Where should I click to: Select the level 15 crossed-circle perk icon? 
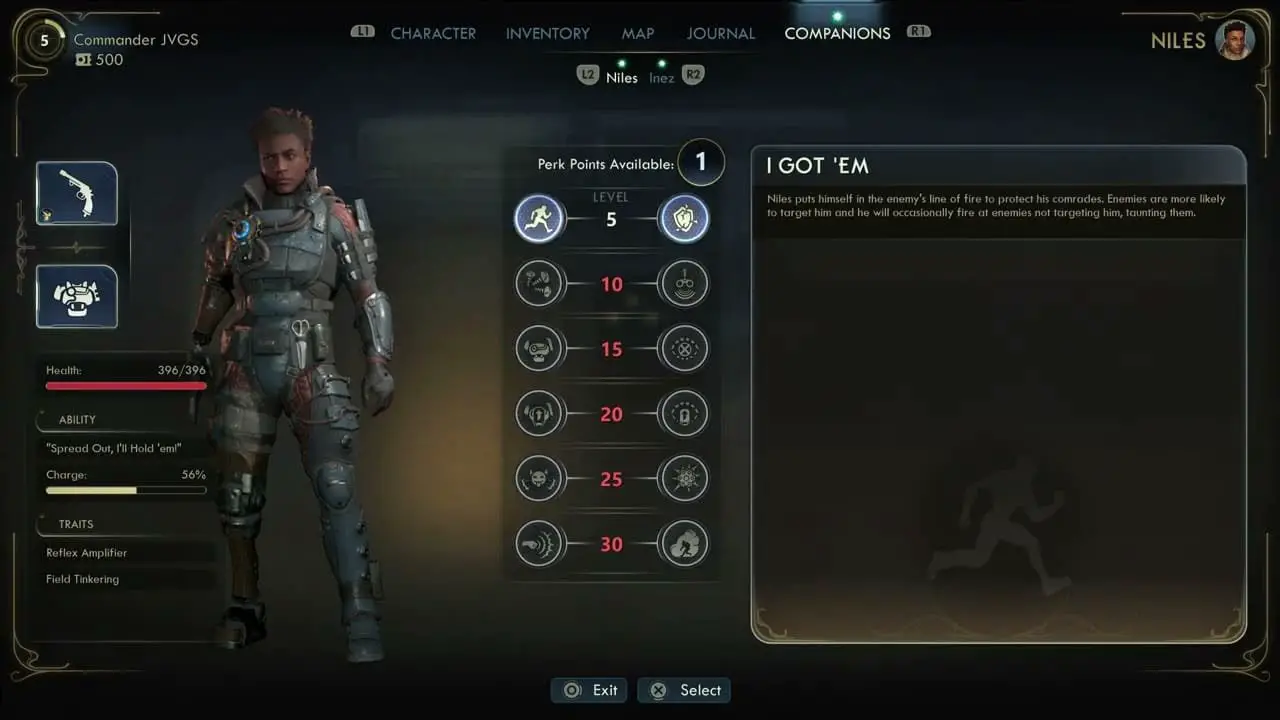tap(684, 349)
